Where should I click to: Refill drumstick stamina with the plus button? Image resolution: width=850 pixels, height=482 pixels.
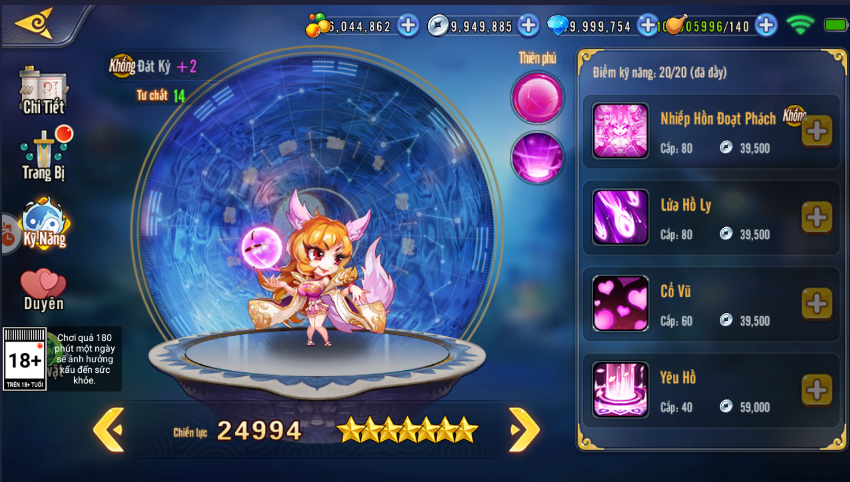point(766,25)
